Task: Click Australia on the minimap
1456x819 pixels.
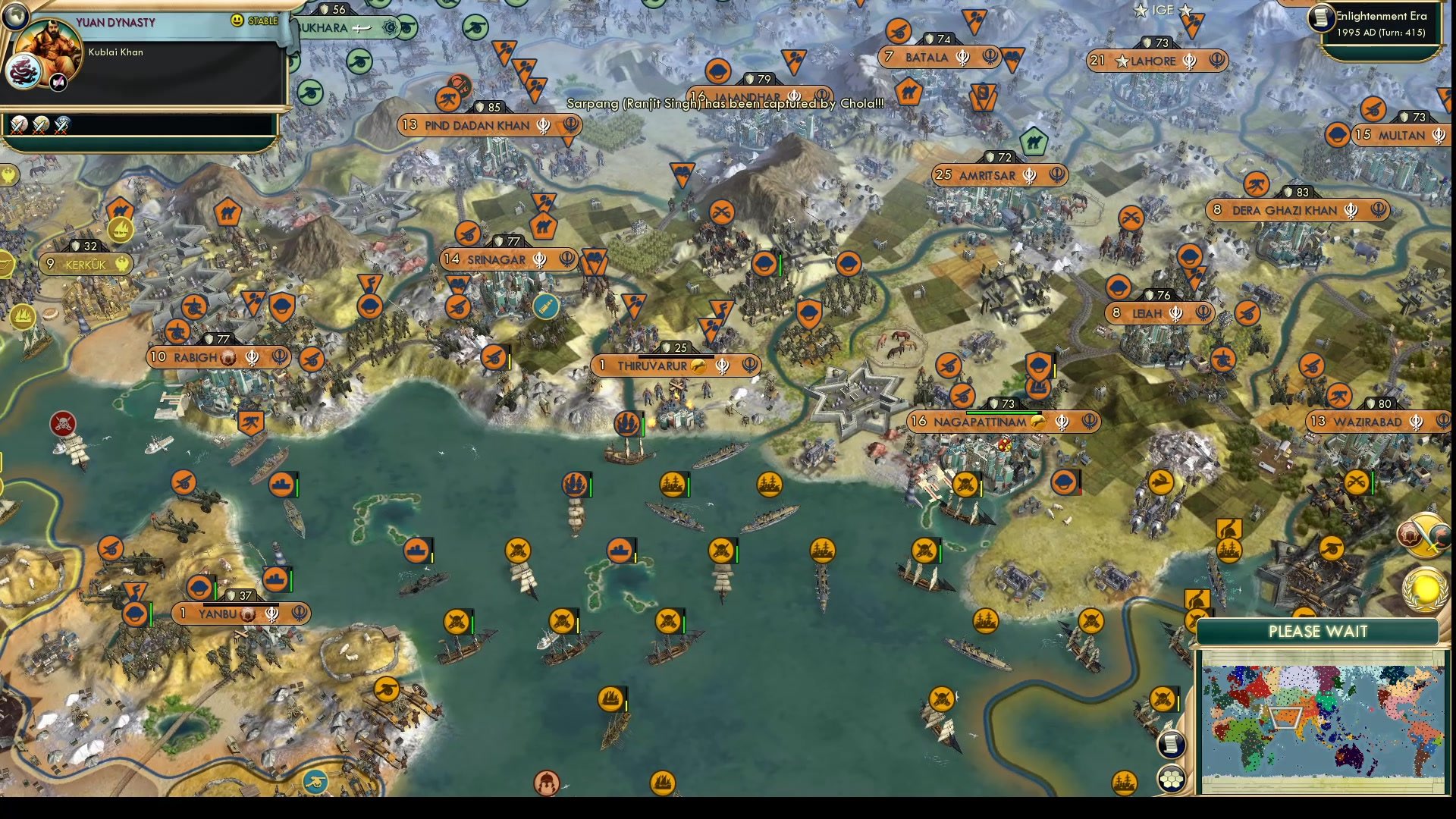Action: click(x=1349, y=757)
